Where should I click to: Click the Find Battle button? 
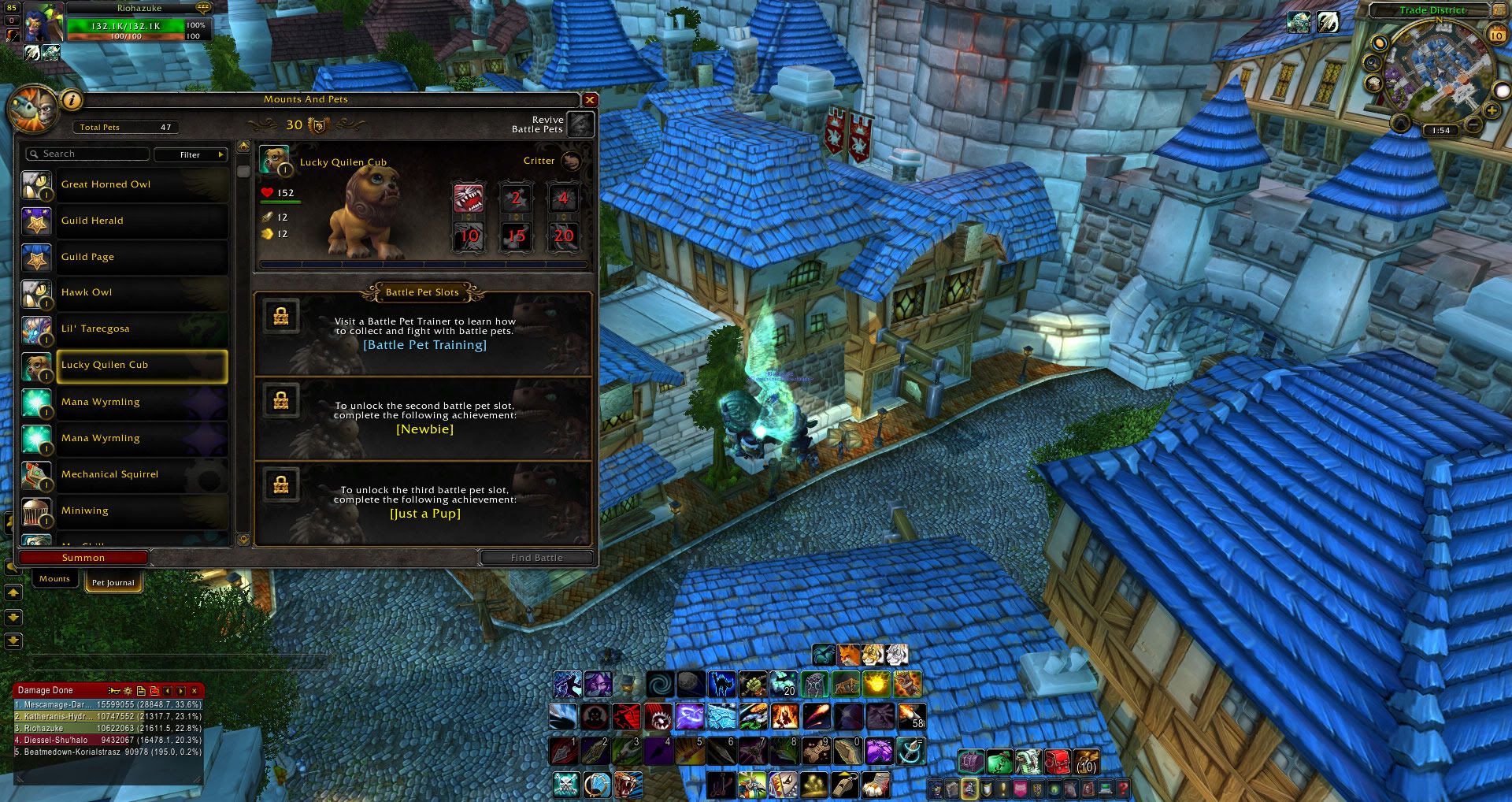tap(536, 558)
